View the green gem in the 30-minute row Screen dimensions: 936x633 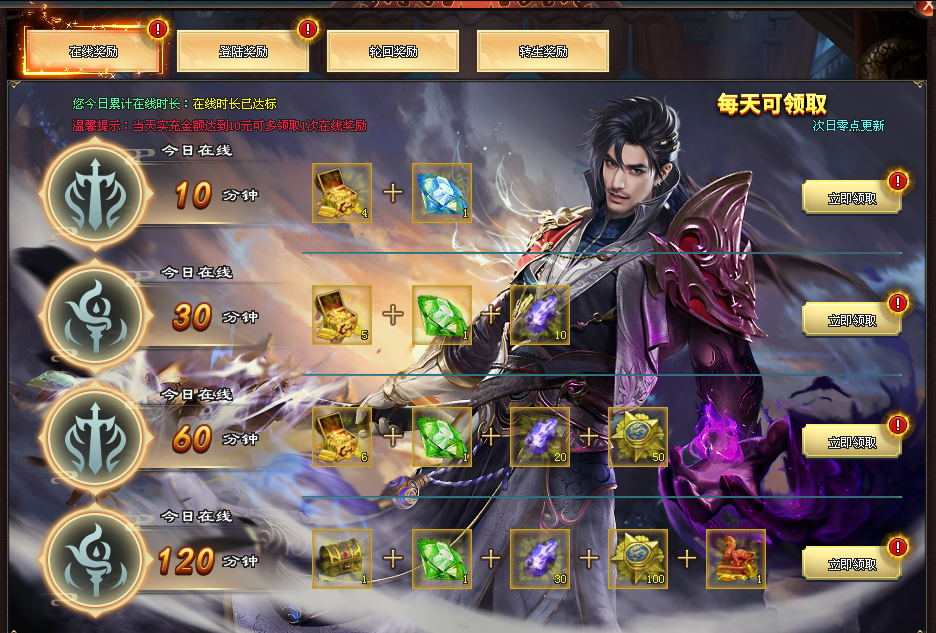(x=441, y=315)
